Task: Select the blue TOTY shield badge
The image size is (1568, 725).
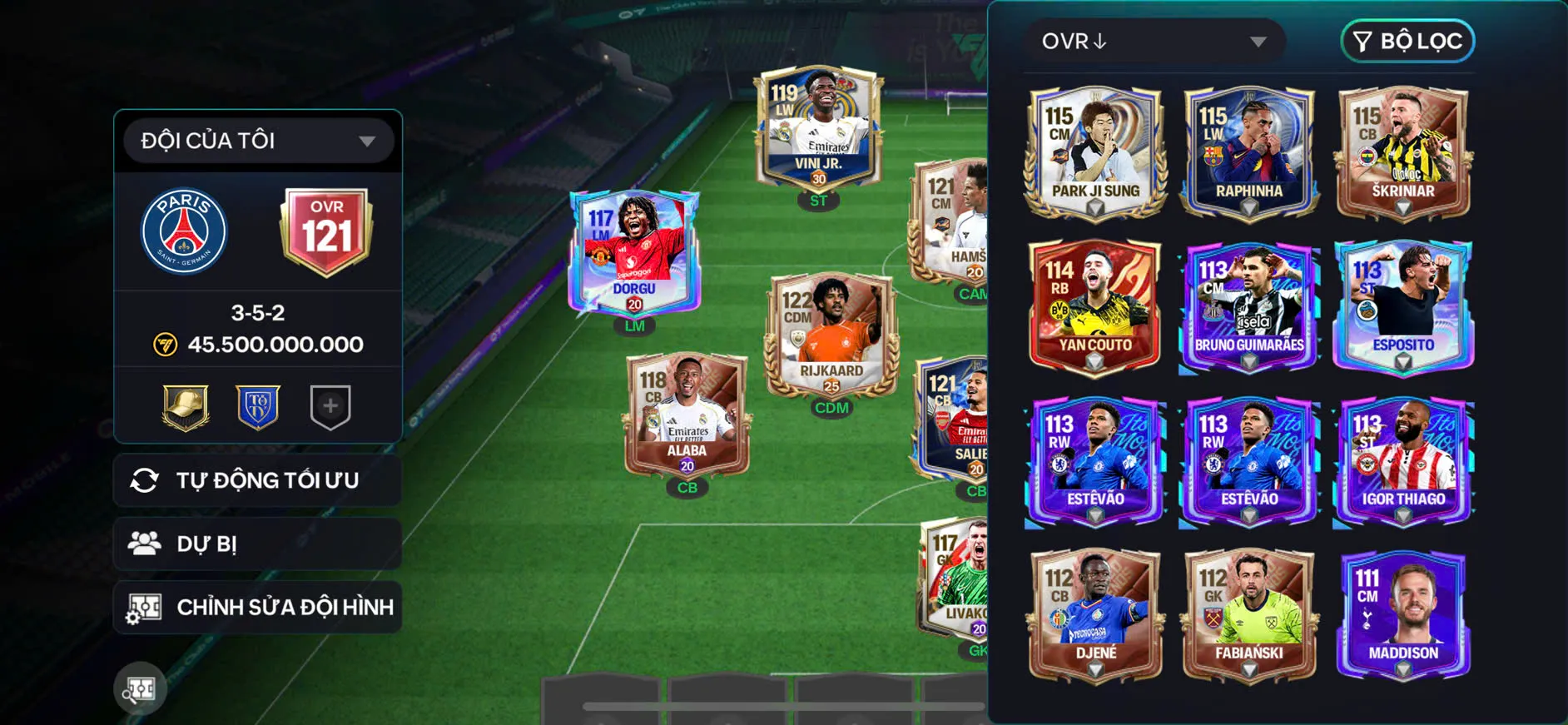Action: 258,407
